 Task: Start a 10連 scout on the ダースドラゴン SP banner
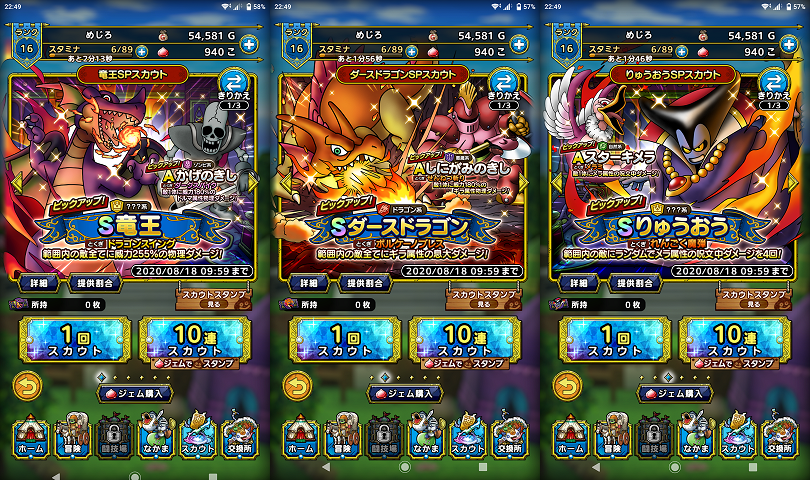pos(459,342)
